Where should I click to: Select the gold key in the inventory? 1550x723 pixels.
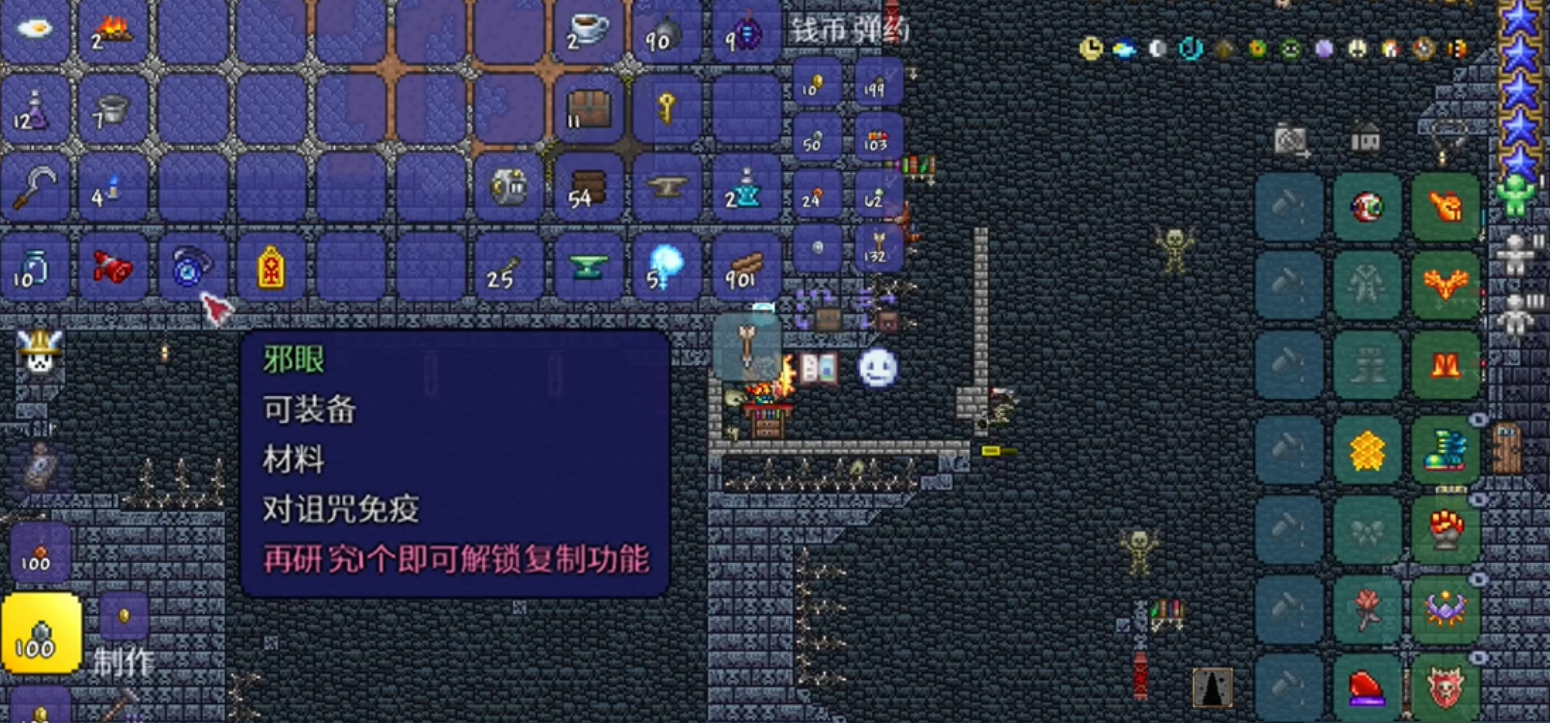click(665, 108)
